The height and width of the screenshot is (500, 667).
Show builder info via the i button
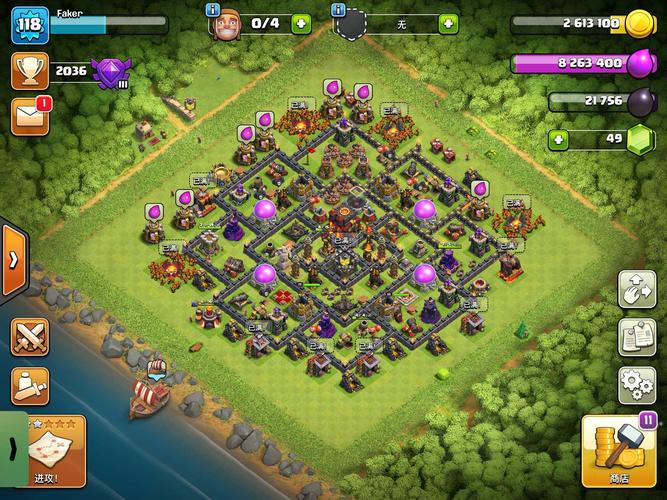(212, 9)
